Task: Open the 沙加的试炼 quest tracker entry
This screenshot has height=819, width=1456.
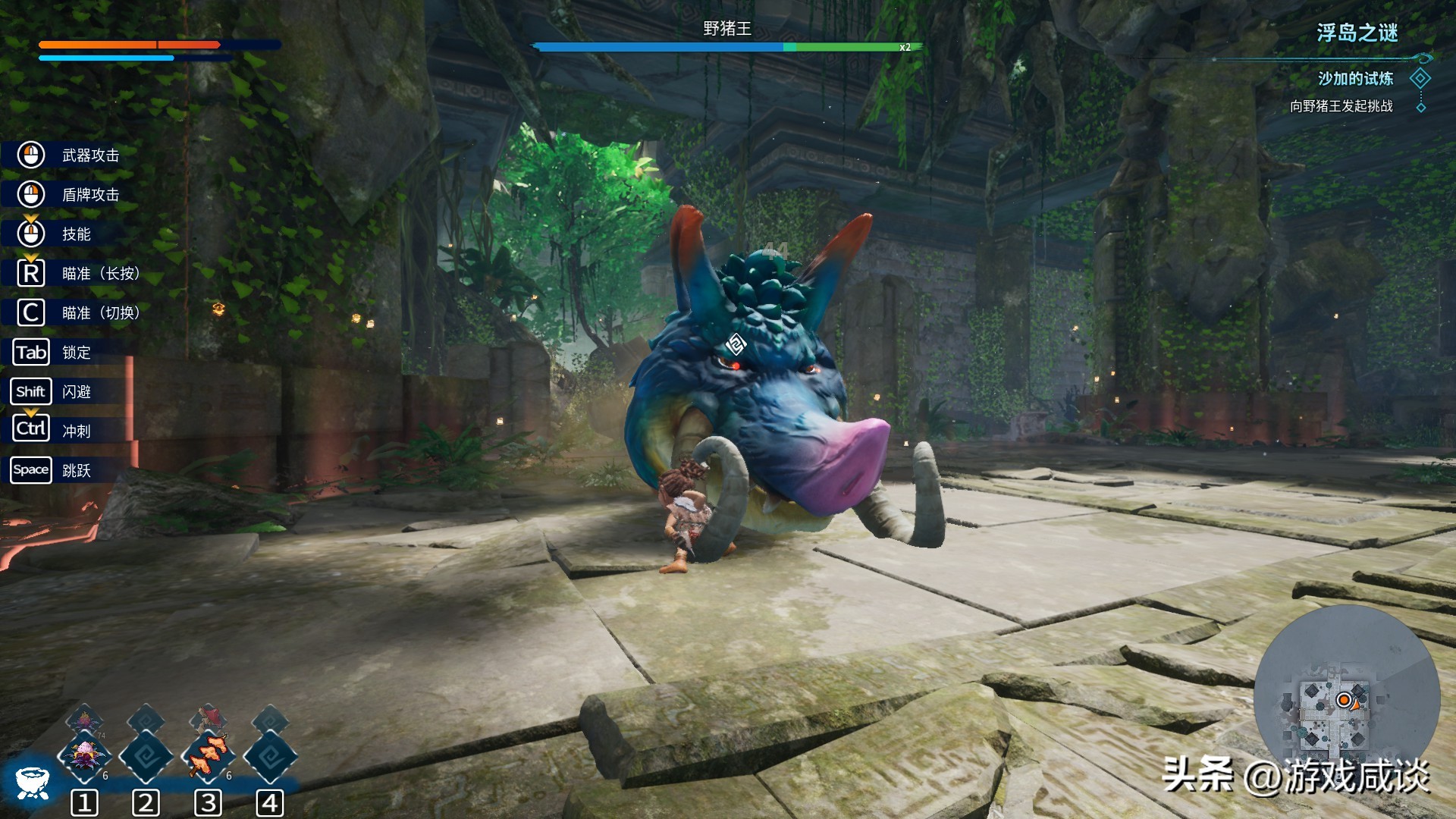Action: tap(1354, 79)
